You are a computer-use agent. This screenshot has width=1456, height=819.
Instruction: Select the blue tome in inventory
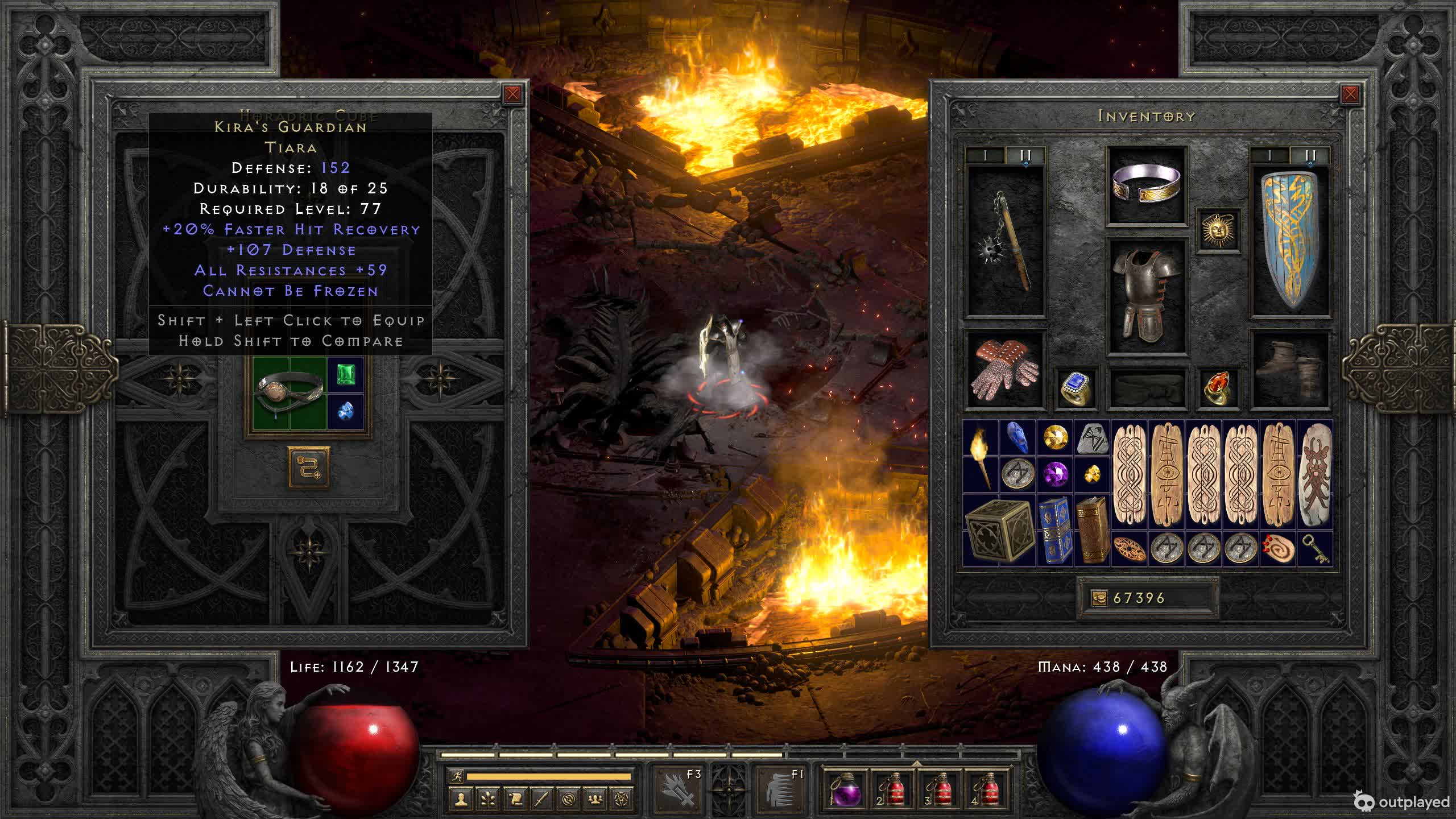click(1054, 530)
